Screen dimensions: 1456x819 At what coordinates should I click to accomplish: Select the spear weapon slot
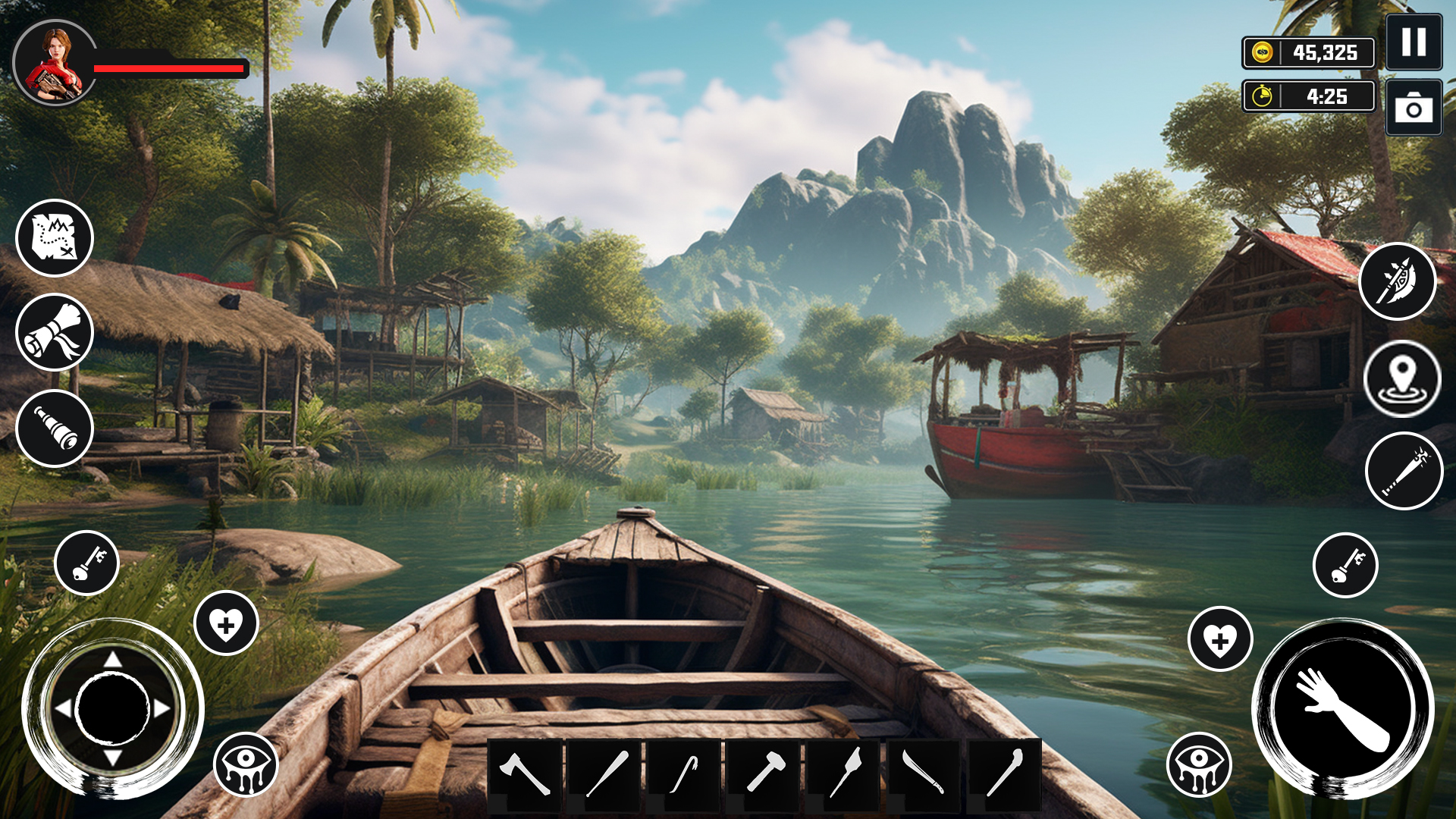click(x=843, y=773)
